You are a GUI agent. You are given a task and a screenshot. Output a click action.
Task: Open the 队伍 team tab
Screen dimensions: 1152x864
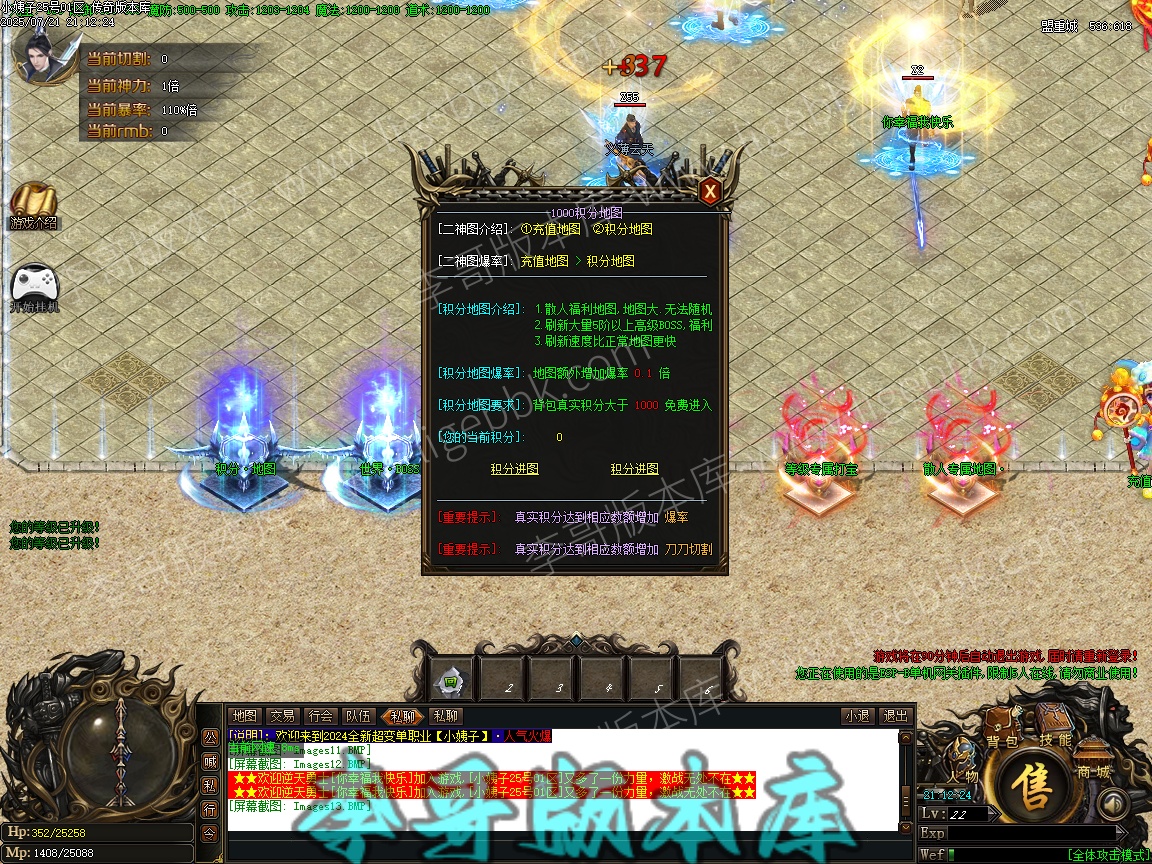pyautogui.click(x=358, y=716)
